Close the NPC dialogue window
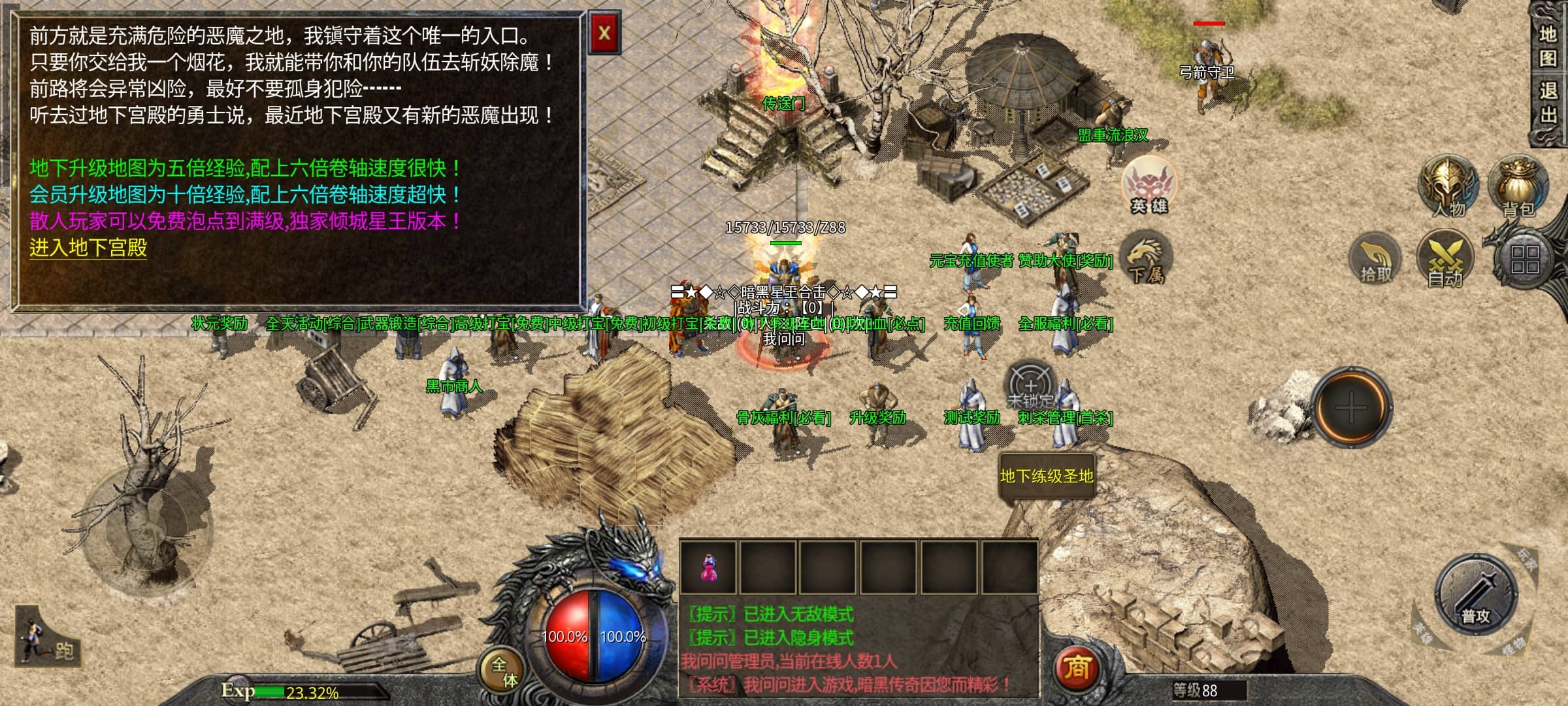 (x=604, y=33)
